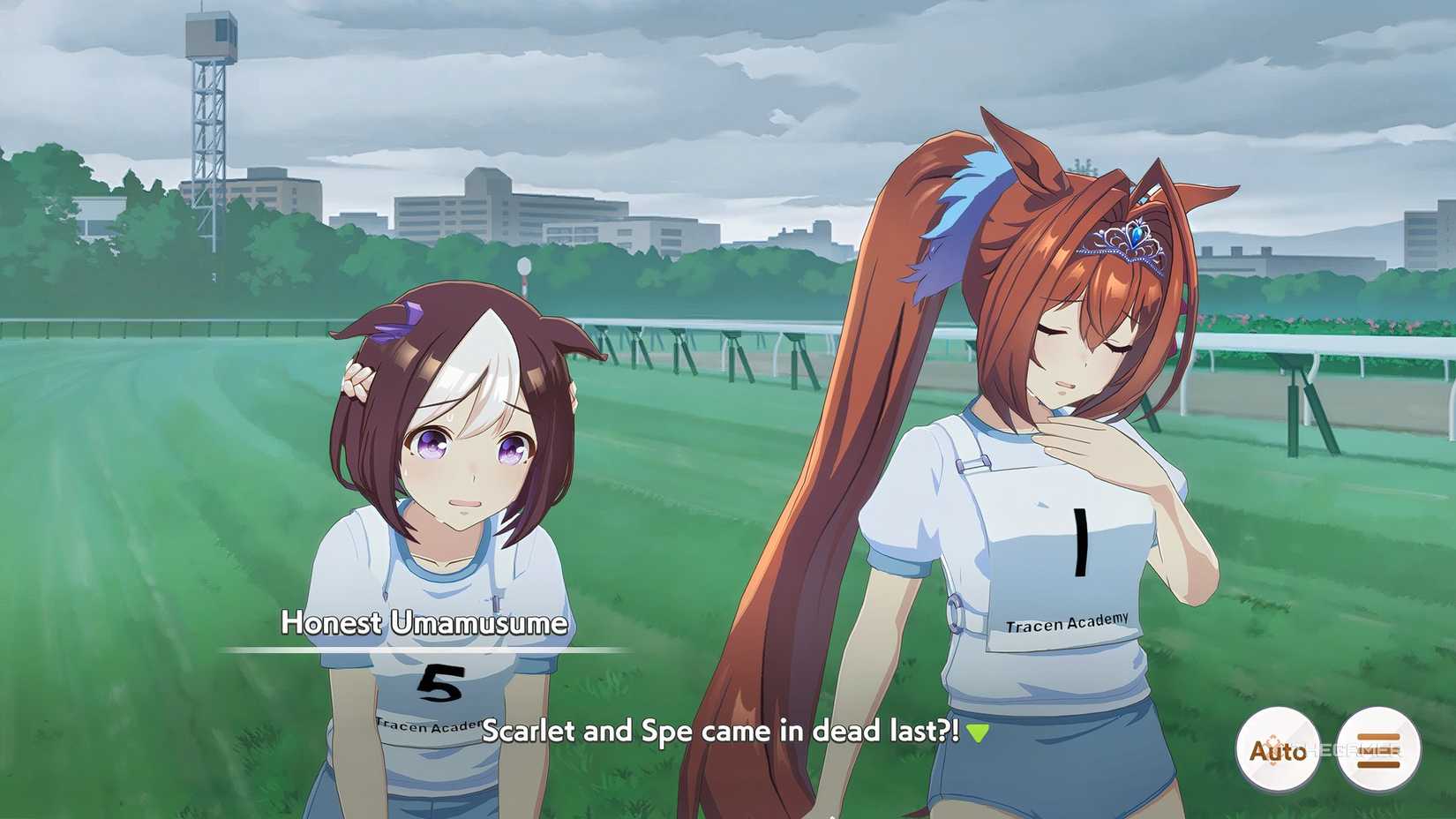1456x819 pixels.
Task: Tap the Tracen Academy text on the bib
Action: click(1066, 625)
